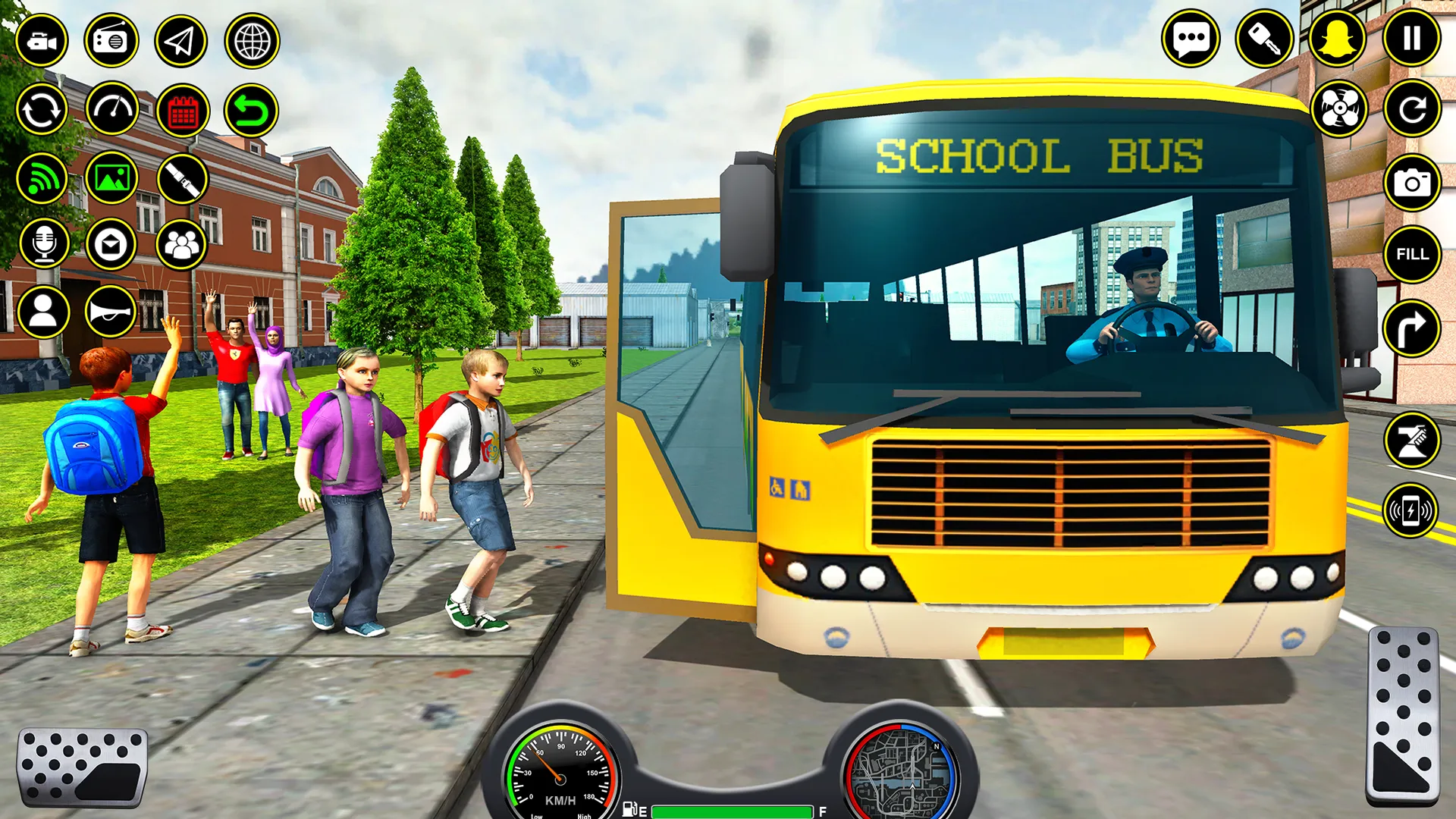1456x819 pixels.
Task: Open the chat speech bubble
Action: (x=1191, y=39)
